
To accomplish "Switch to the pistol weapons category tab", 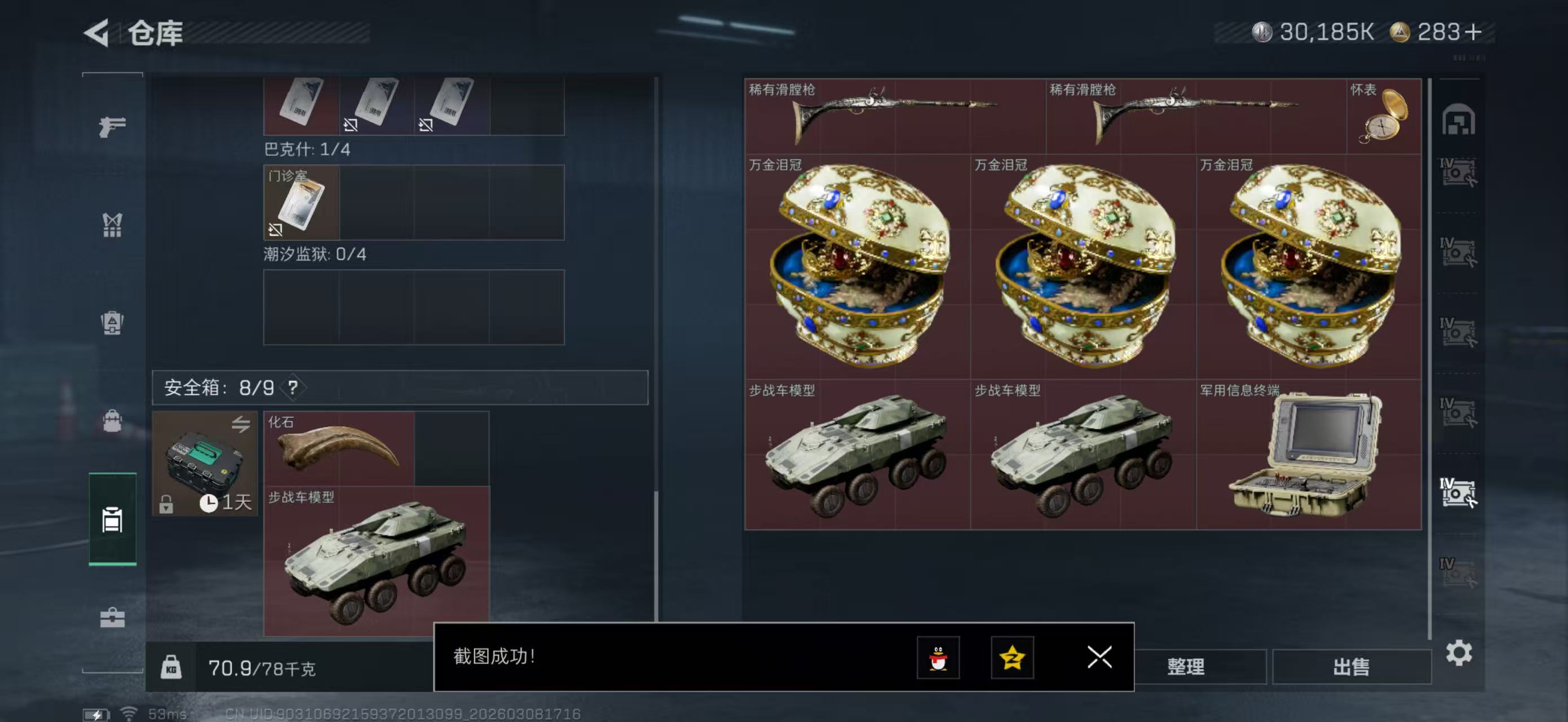I will 112,126.
